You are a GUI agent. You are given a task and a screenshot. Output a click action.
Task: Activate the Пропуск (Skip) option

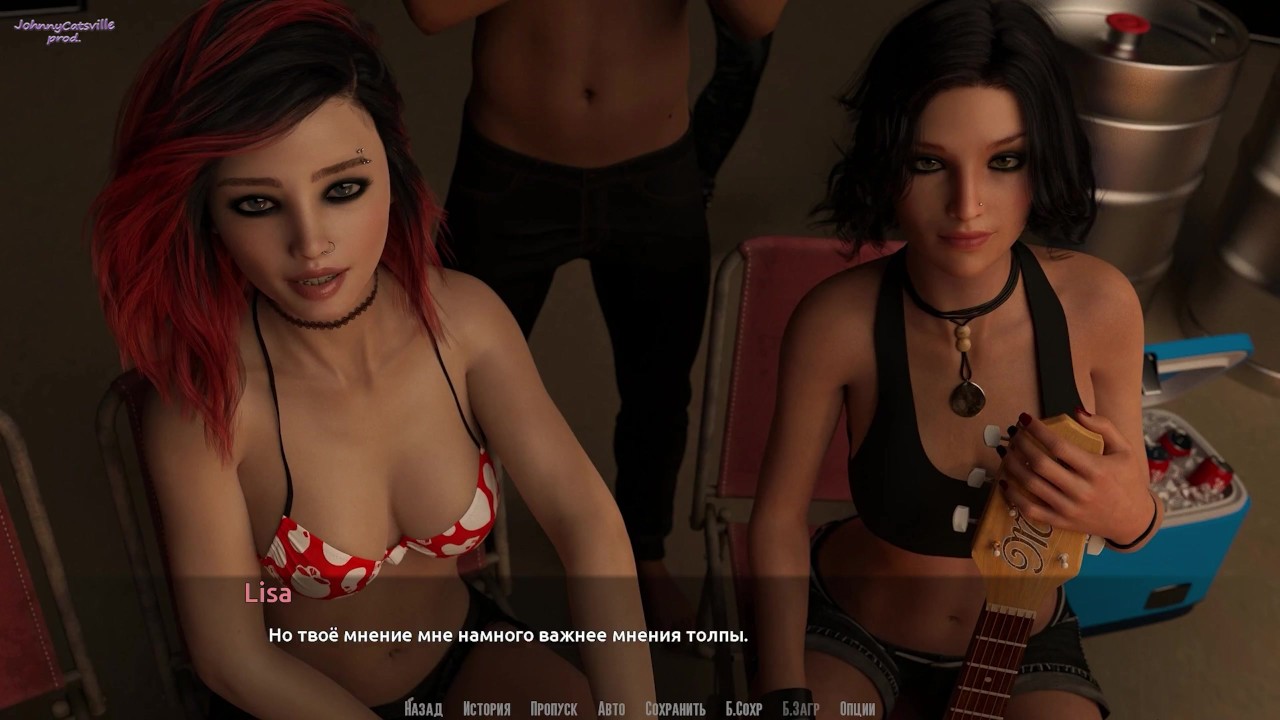554,709
